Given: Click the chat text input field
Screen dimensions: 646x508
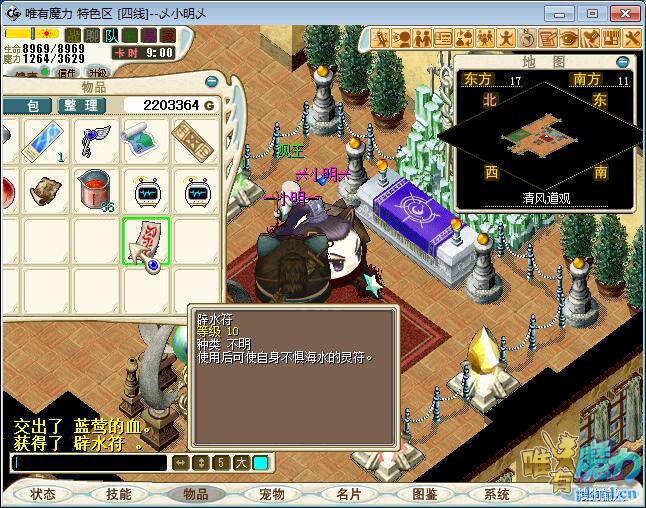Looking at the screenshot, I should tap(88, 463).
